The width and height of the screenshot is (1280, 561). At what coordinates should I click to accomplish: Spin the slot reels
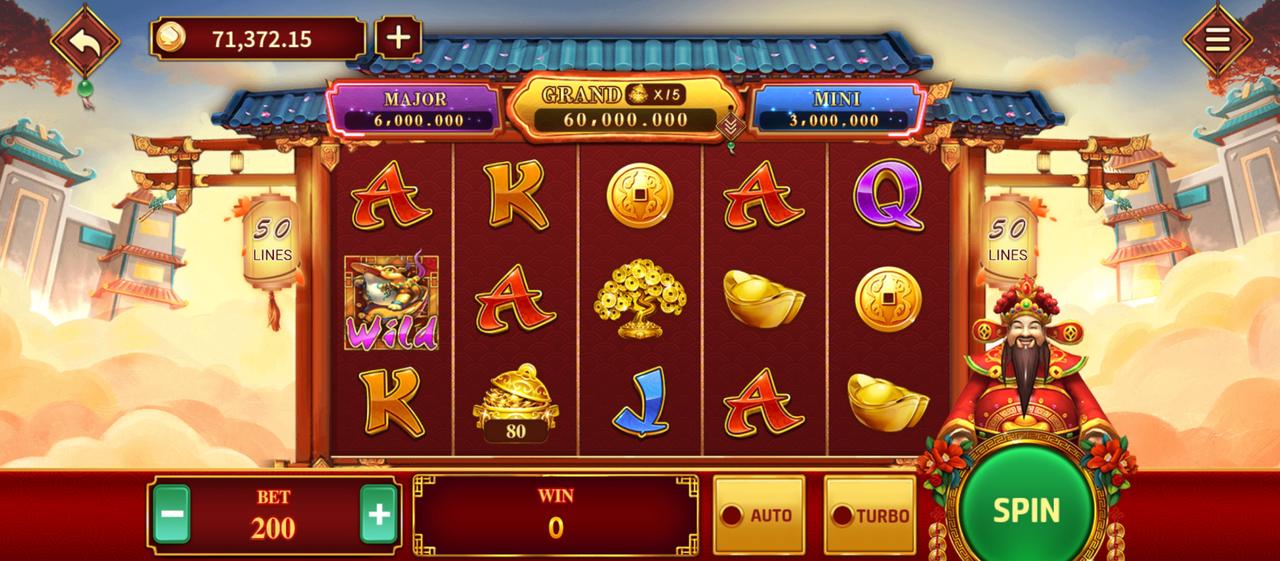pyautogui.click(x=1026, y=509)
